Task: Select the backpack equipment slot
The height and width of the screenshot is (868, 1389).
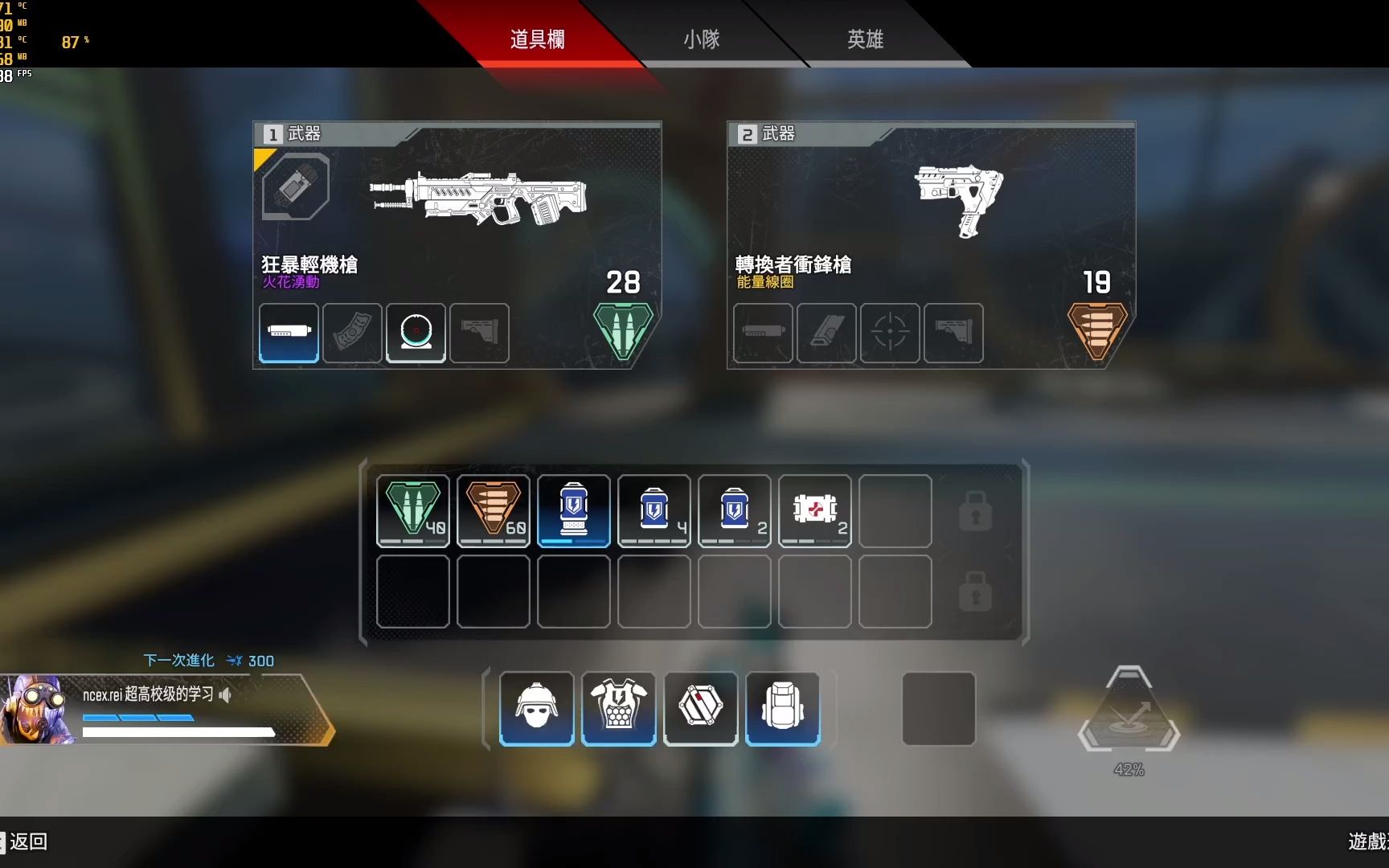Action: pos(782,707)
